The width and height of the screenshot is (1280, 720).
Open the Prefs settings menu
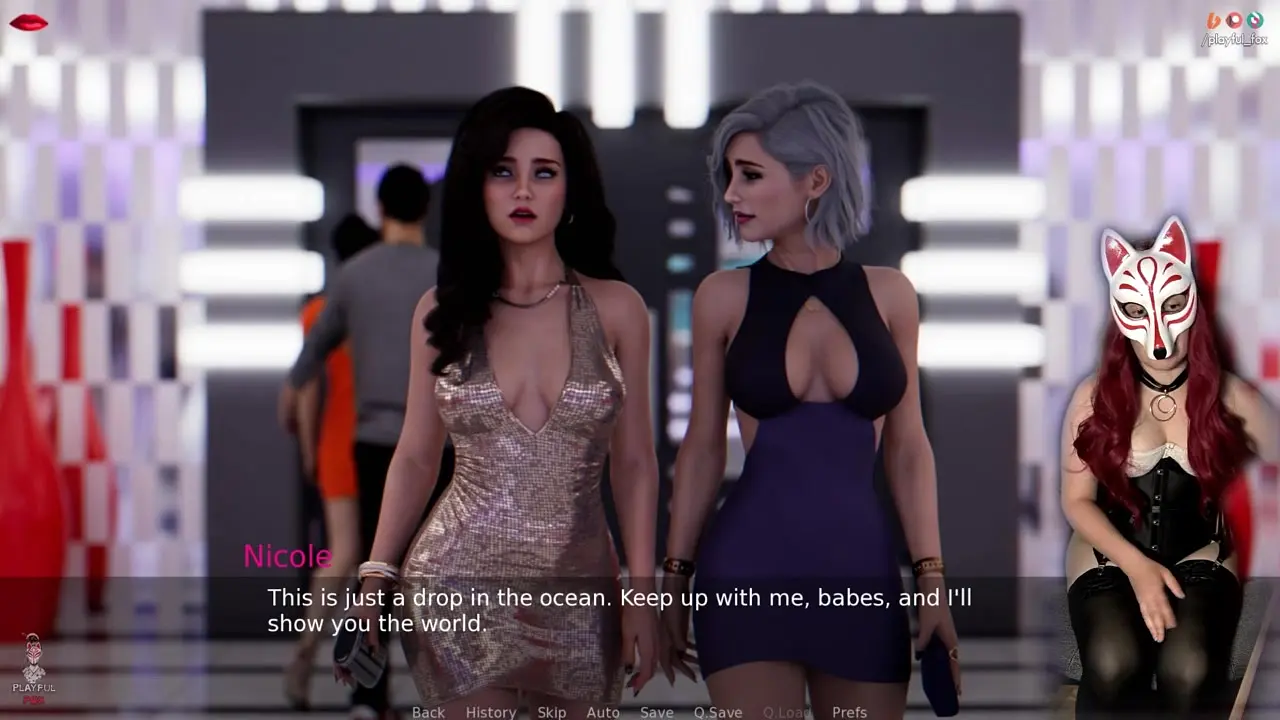point(850,712)
